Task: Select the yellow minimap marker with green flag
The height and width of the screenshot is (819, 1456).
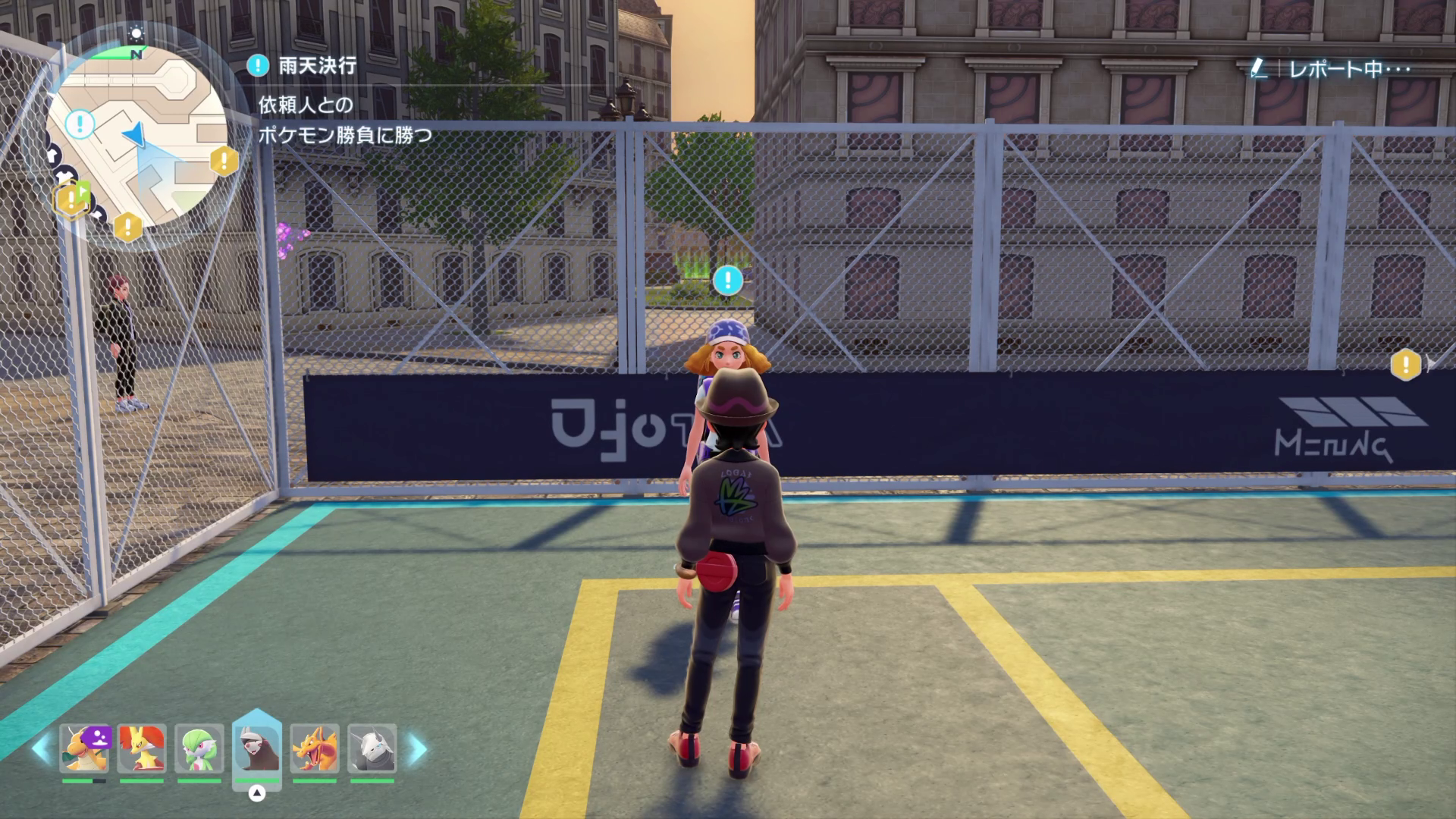Action: pos(72,199)
